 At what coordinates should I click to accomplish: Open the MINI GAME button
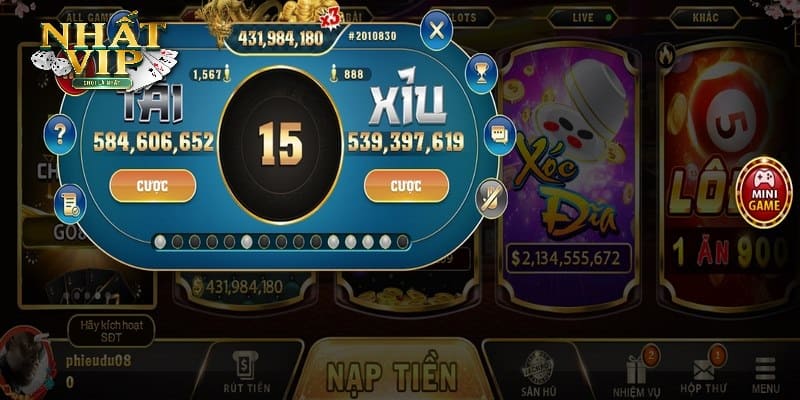pyautogui.click(x=763, y=192)
